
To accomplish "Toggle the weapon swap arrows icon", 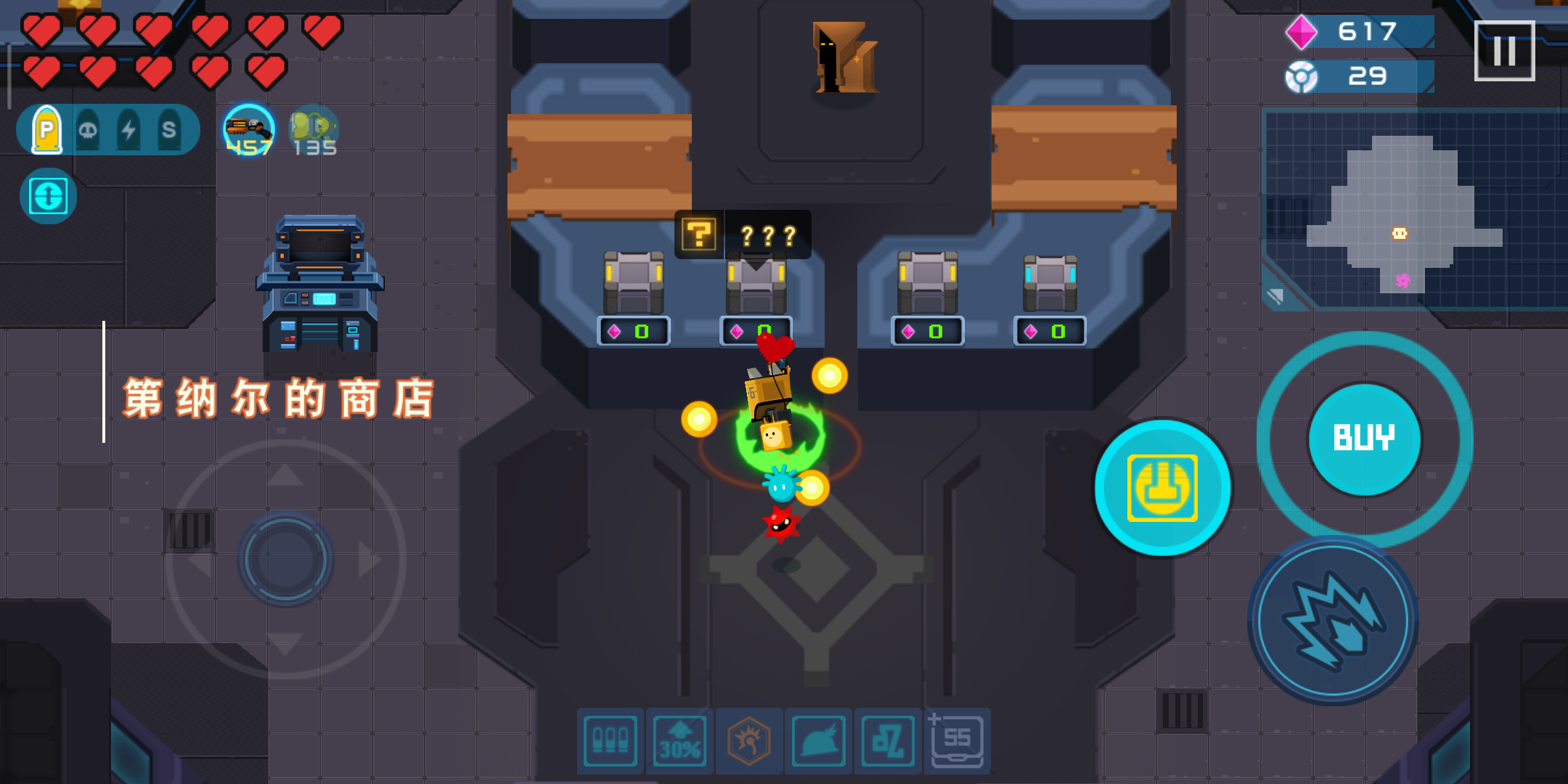I will [x=47, y=195].
